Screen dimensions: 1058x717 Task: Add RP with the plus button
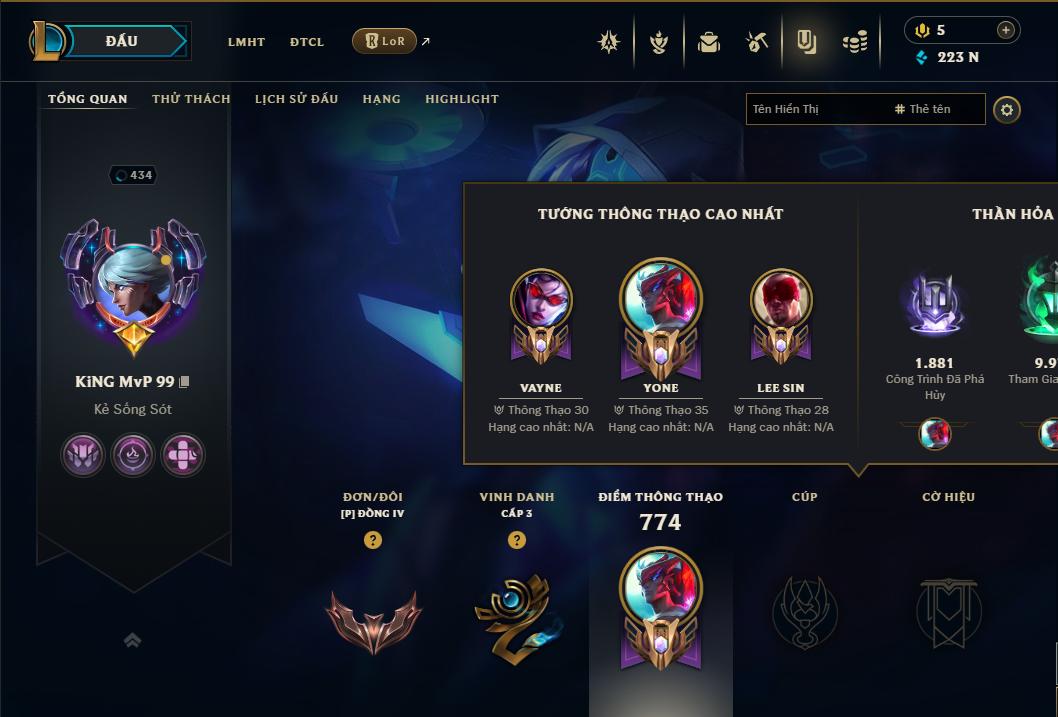pos(1005,30)
